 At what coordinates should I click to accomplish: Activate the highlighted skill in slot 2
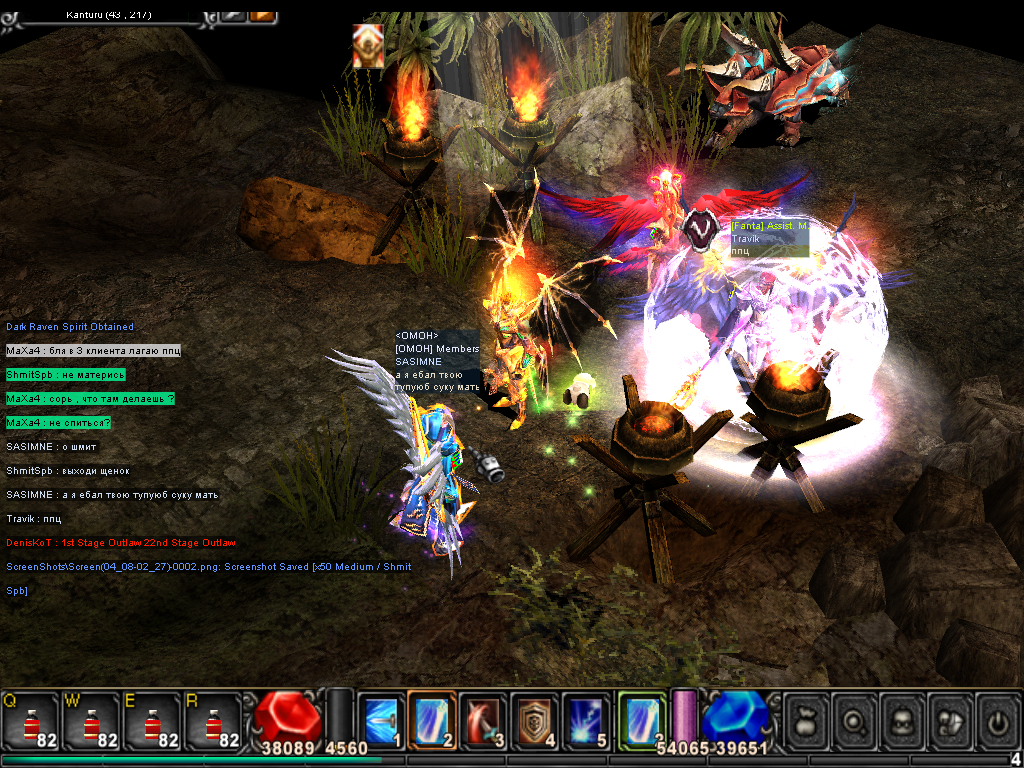click(432, 719)
